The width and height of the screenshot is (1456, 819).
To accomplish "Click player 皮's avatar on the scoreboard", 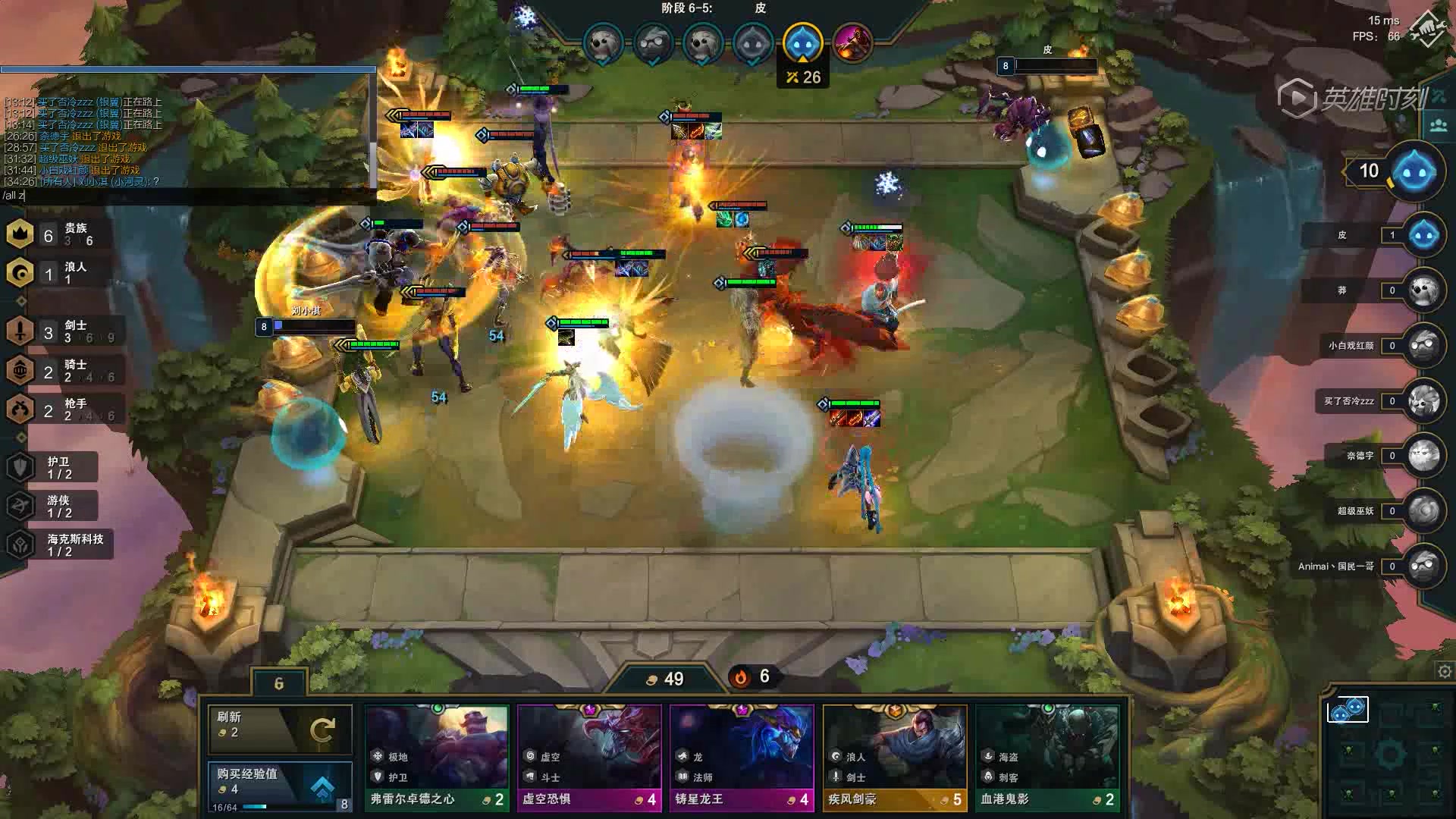I will [1426, 235].
